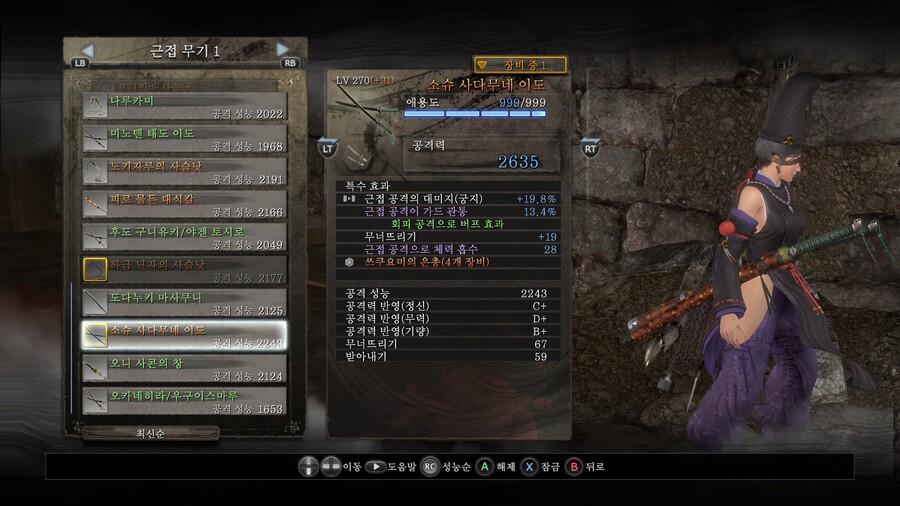Go to the next weapon category arrow
The image size is (900, 506).
pos(283,49)
